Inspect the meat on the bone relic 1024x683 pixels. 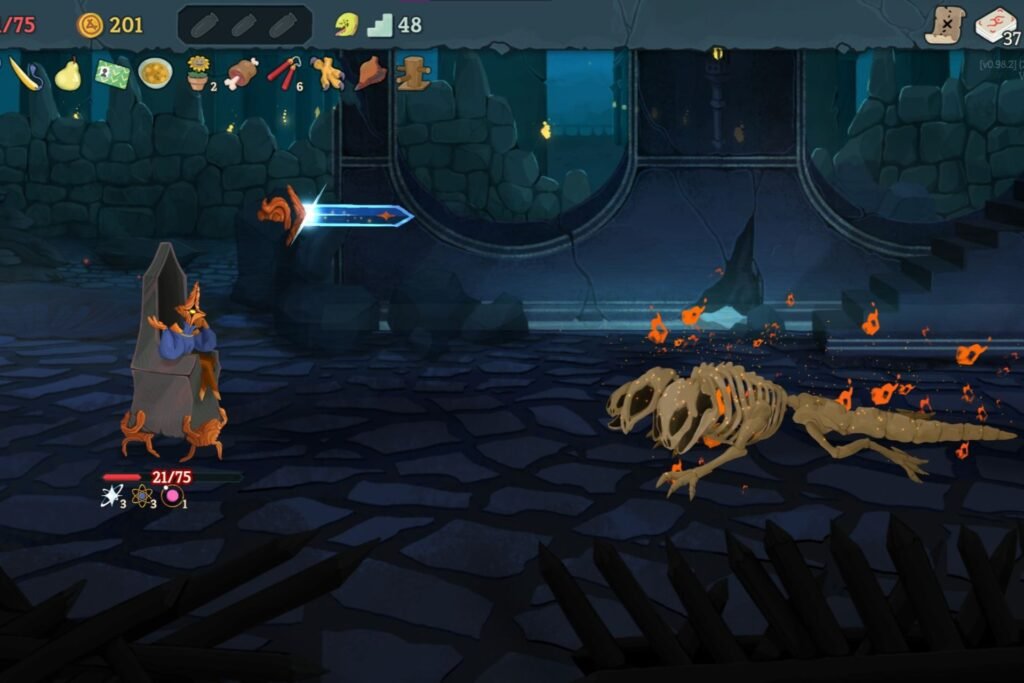coord(241,73)
